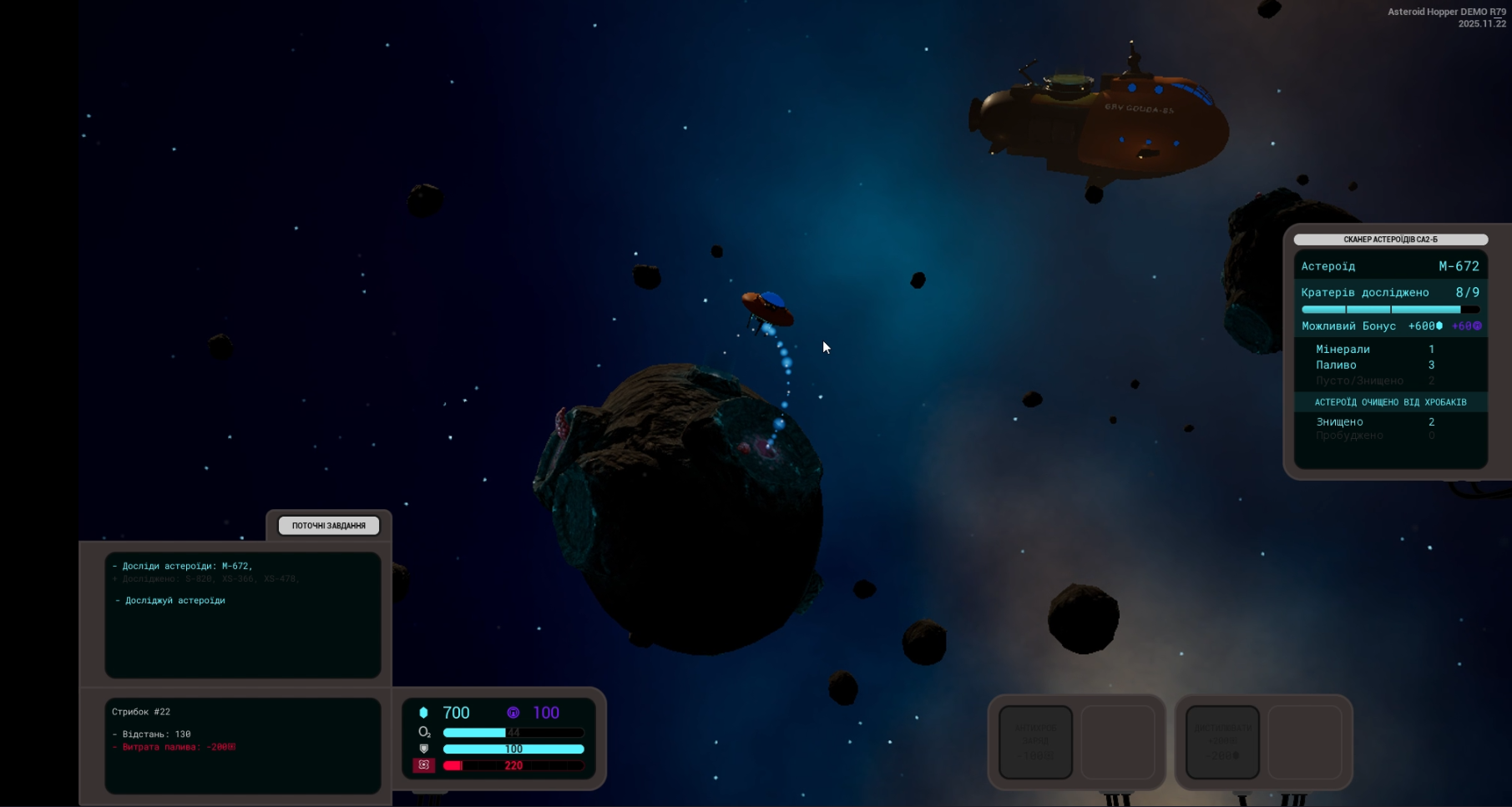Click the СКАНЕР АСТЕРОЇДІВ СА2-Б scanner header
This screenshot has height=807, width=1512.
coord(1390,240)
